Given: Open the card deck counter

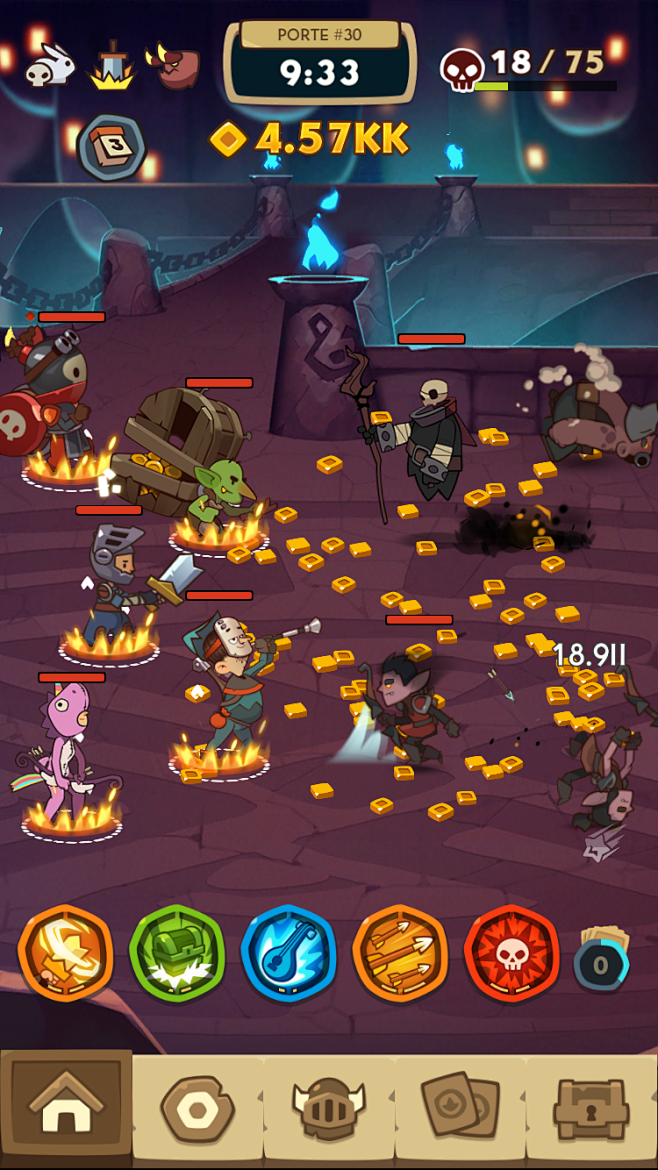Looking at the screenshot, I should click(x=602, y=960).
